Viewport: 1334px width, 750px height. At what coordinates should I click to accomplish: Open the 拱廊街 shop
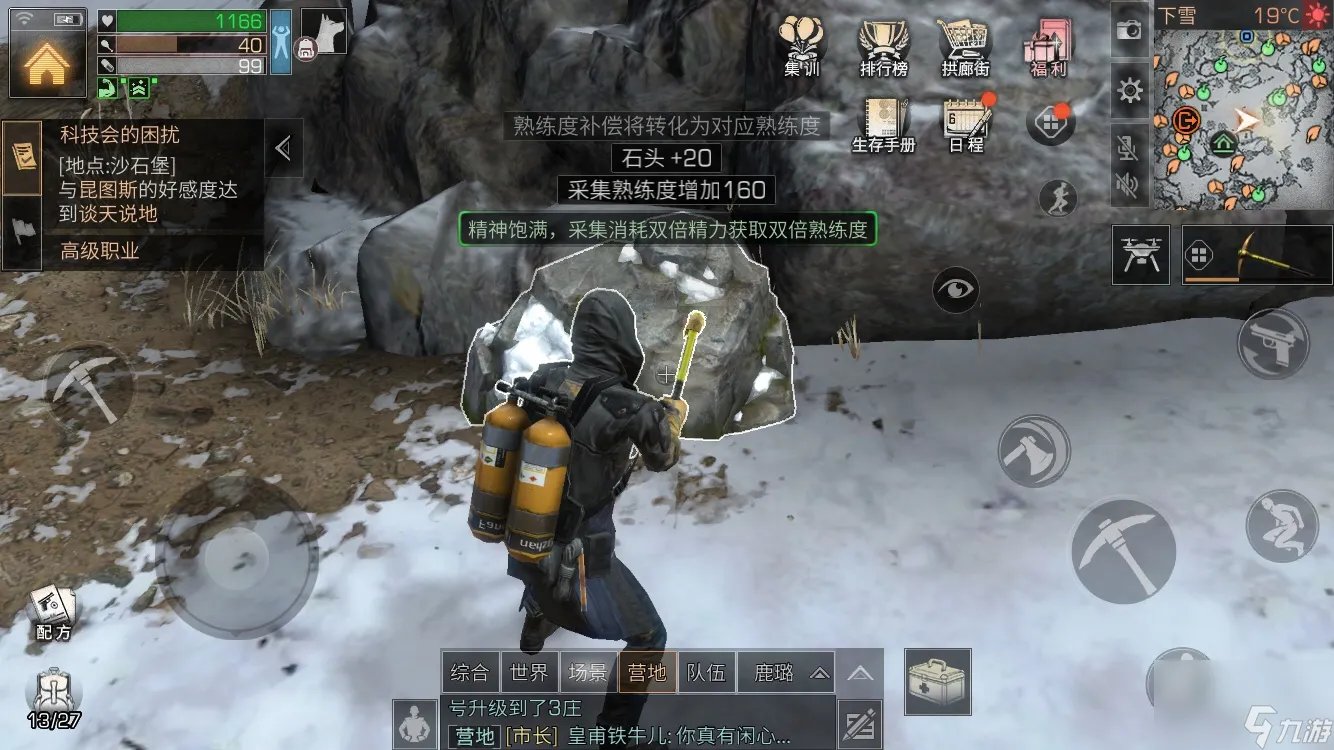pyautogui.click(x=964, y=45)
